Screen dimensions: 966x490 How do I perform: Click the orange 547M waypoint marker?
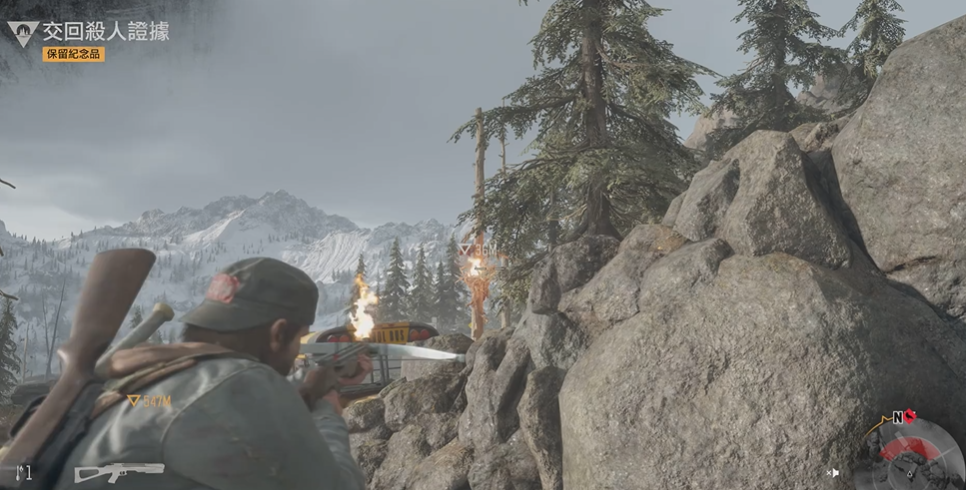tap(149, 401)
